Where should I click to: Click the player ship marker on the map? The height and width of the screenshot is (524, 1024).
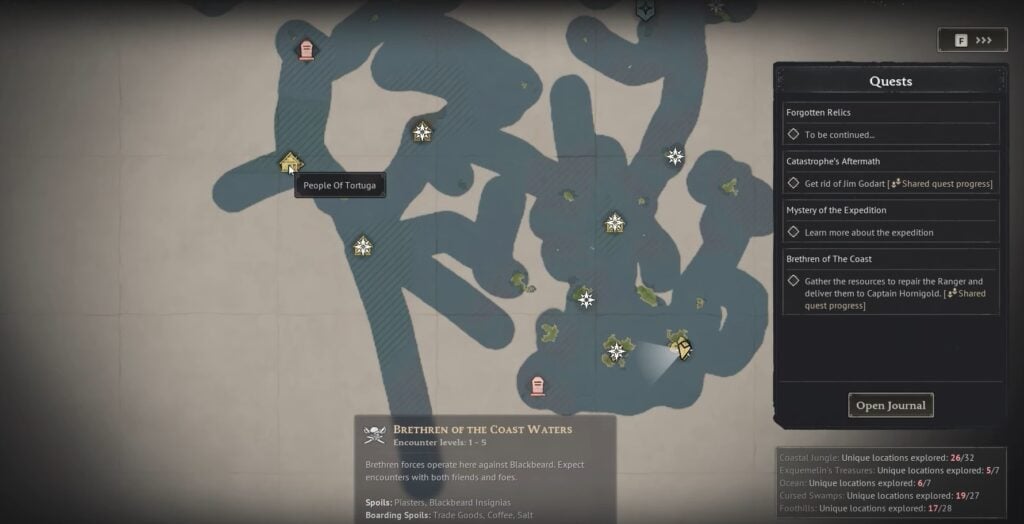coord(682,347)
